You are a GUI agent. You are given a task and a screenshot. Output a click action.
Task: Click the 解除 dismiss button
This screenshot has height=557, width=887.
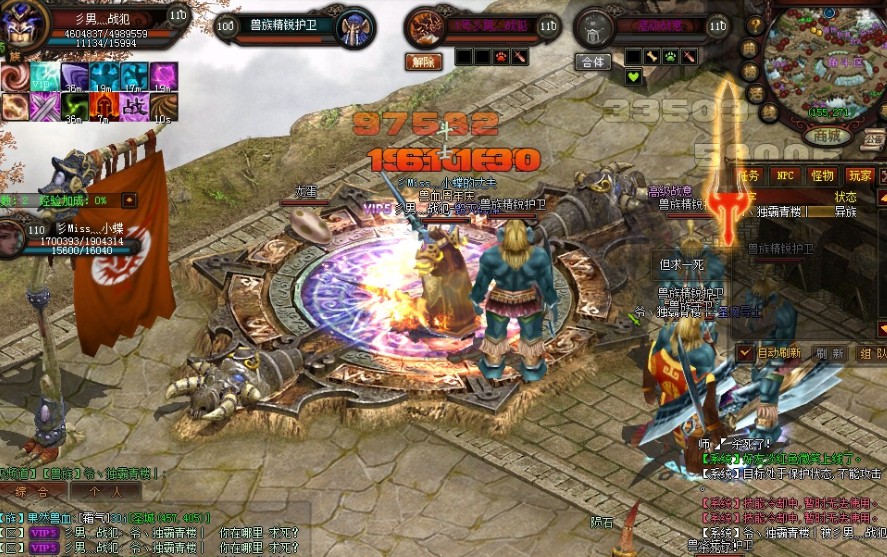pos(423,61)
